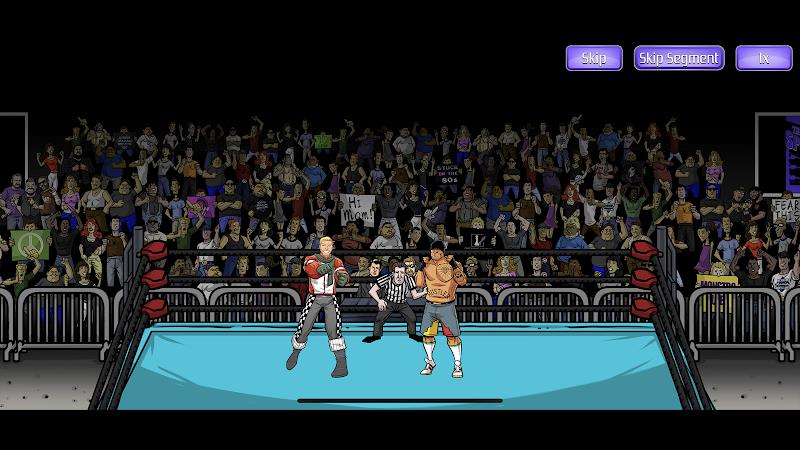Skip the current match segment
Image resolution: width=800 pixels, height=450 pixels.
679,58
